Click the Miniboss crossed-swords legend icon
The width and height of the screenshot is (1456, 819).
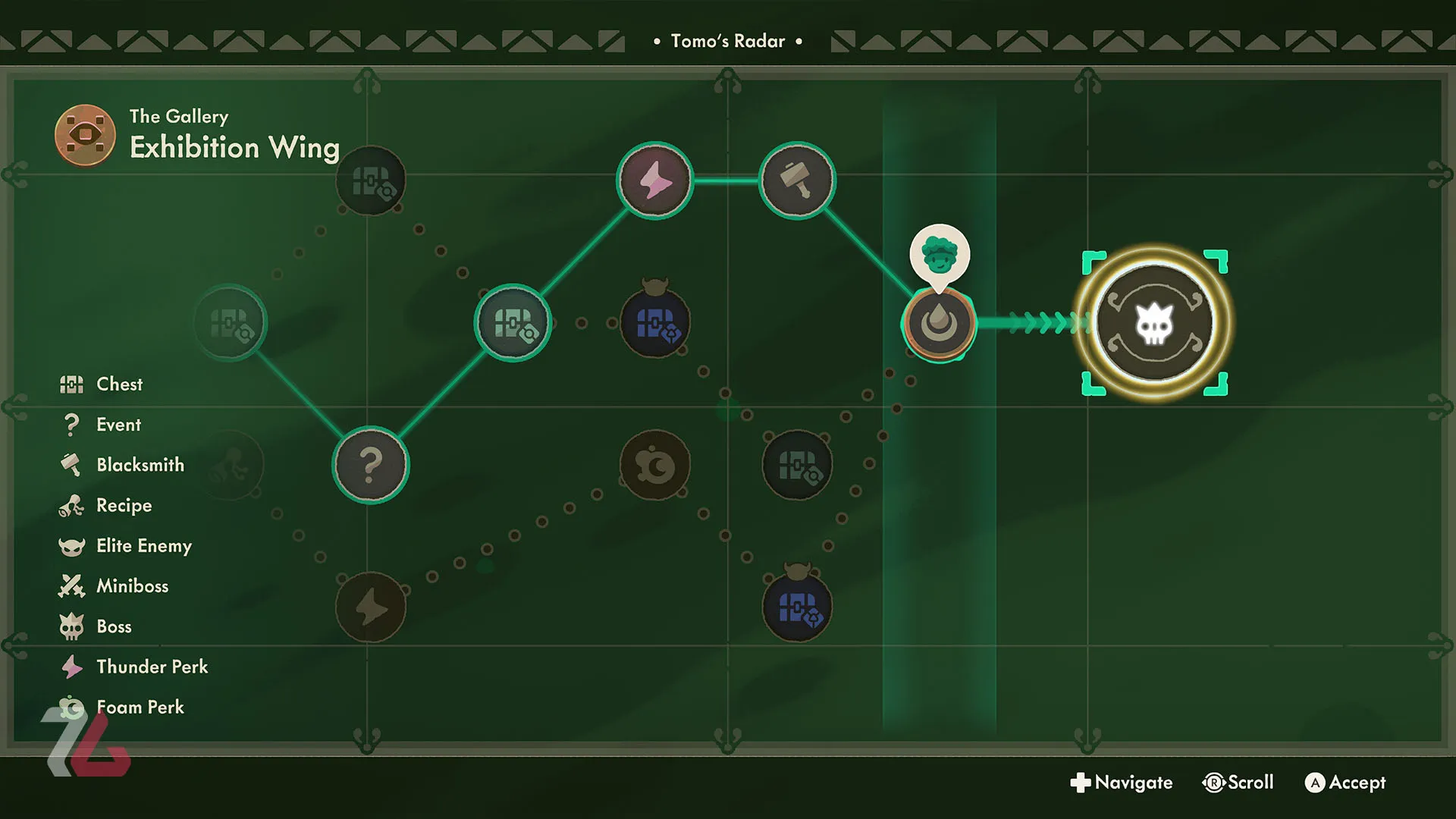(x=71, y=585)
